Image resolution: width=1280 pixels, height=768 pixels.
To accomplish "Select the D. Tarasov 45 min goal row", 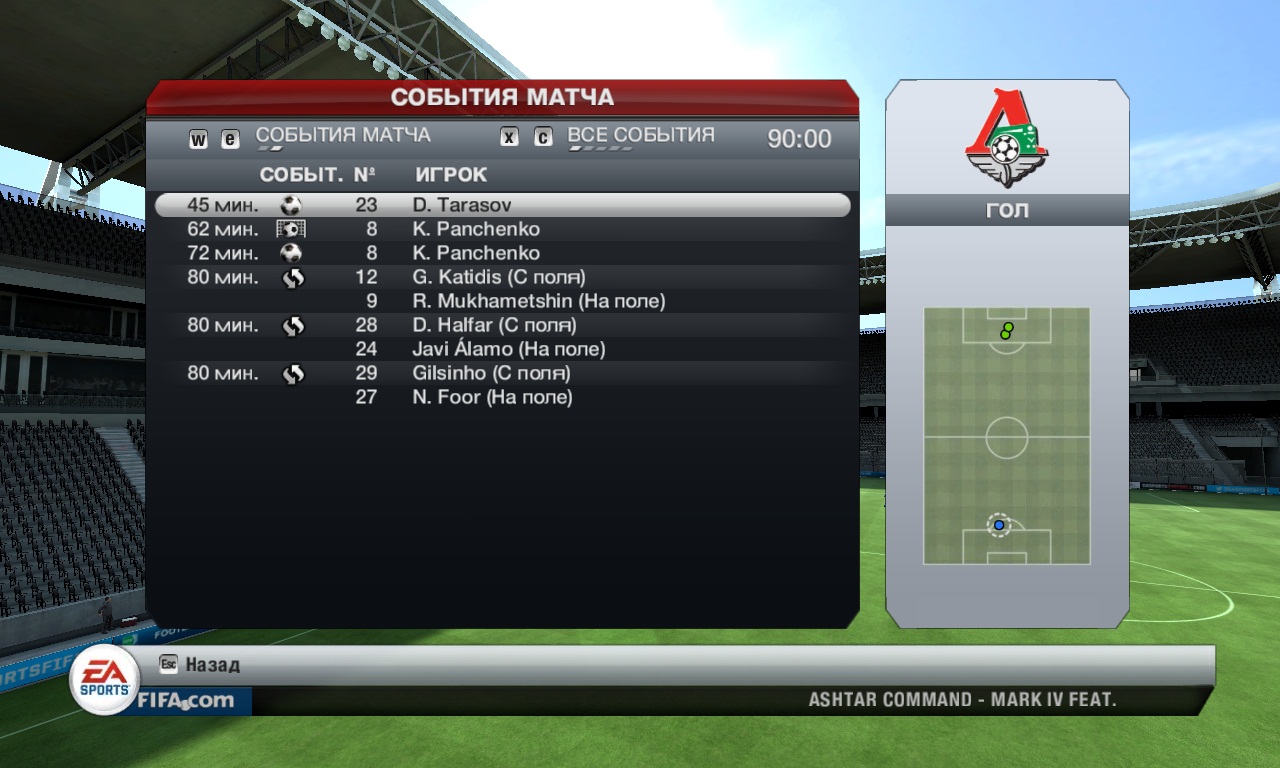I will 502,205.
